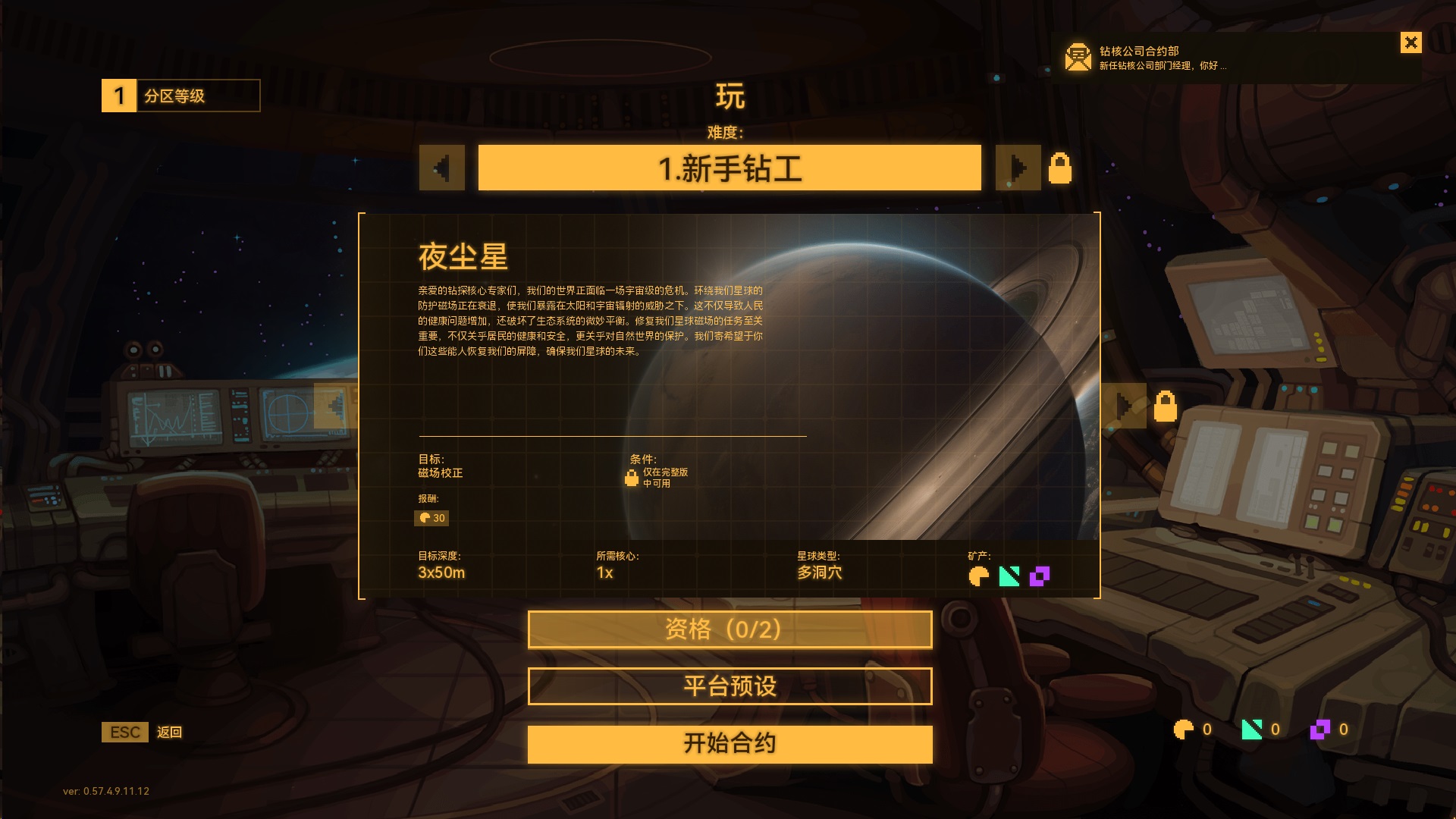Click 开始合约 to start the contract
Viewport: 1456px width, 819px height.
[x=729, y=744]
